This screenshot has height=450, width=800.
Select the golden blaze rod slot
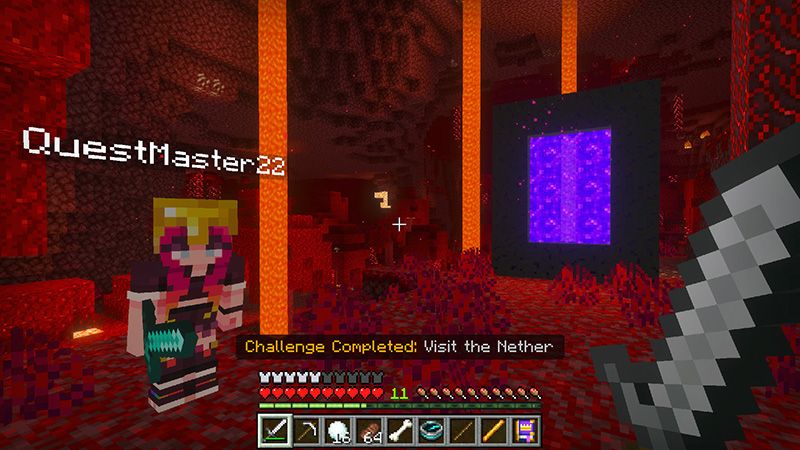pos(494,430)
